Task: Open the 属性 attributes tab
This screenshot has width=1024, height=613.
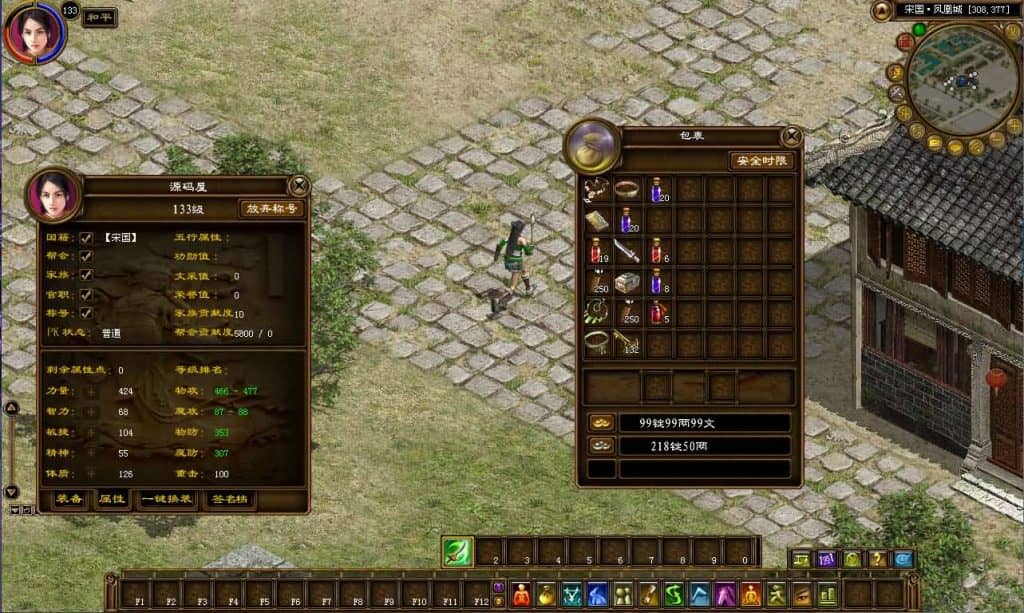Action: [x=110, y=499]
